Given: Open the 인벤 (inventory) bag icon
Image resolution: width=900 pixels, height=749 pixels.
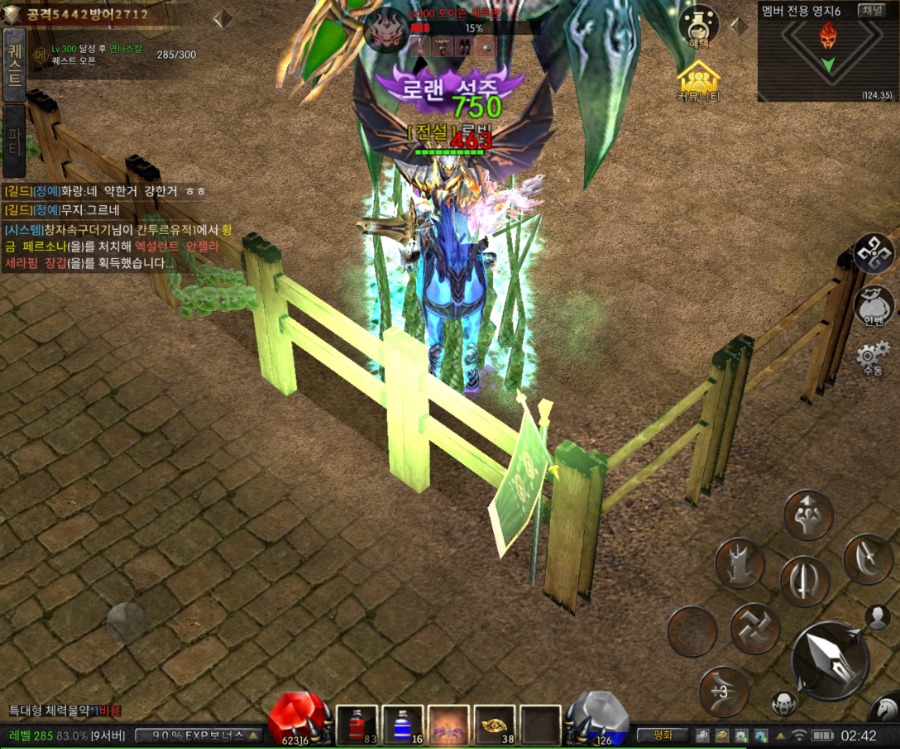Looking at the screenshot, I should click(874, 305).
